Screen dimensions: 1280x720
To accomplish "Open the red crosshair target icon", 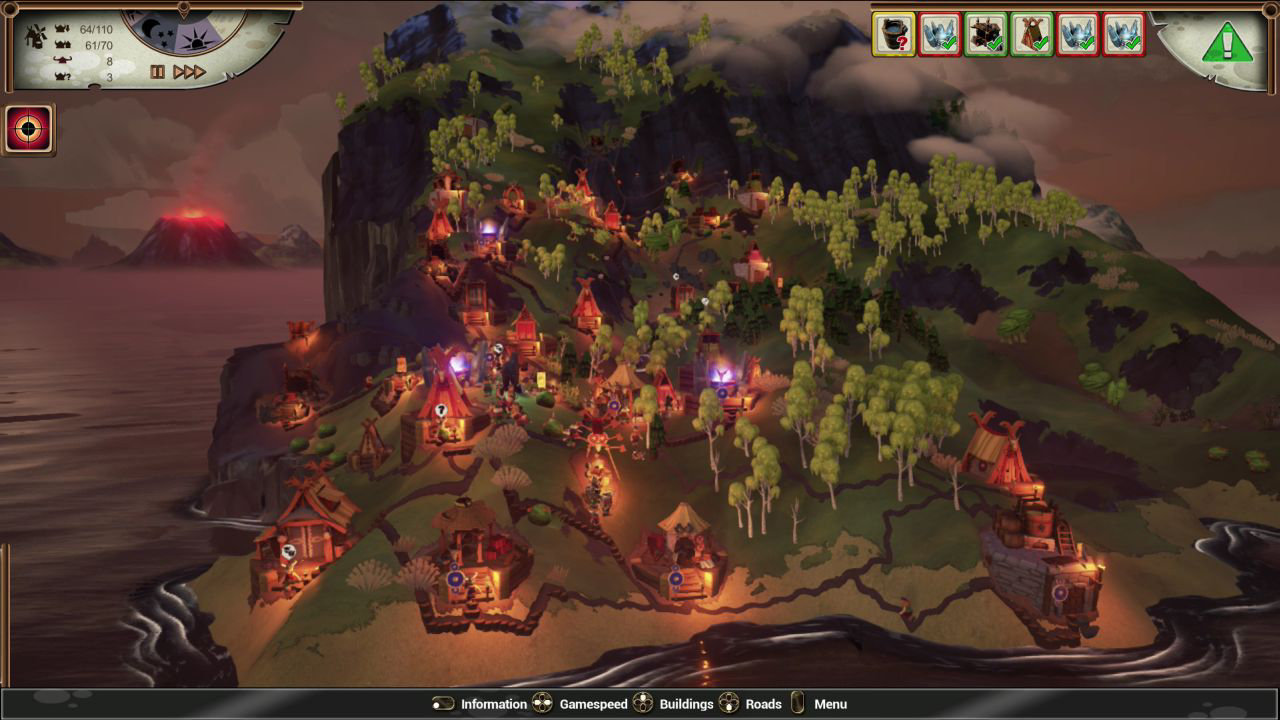I will [x=30, y=127].
